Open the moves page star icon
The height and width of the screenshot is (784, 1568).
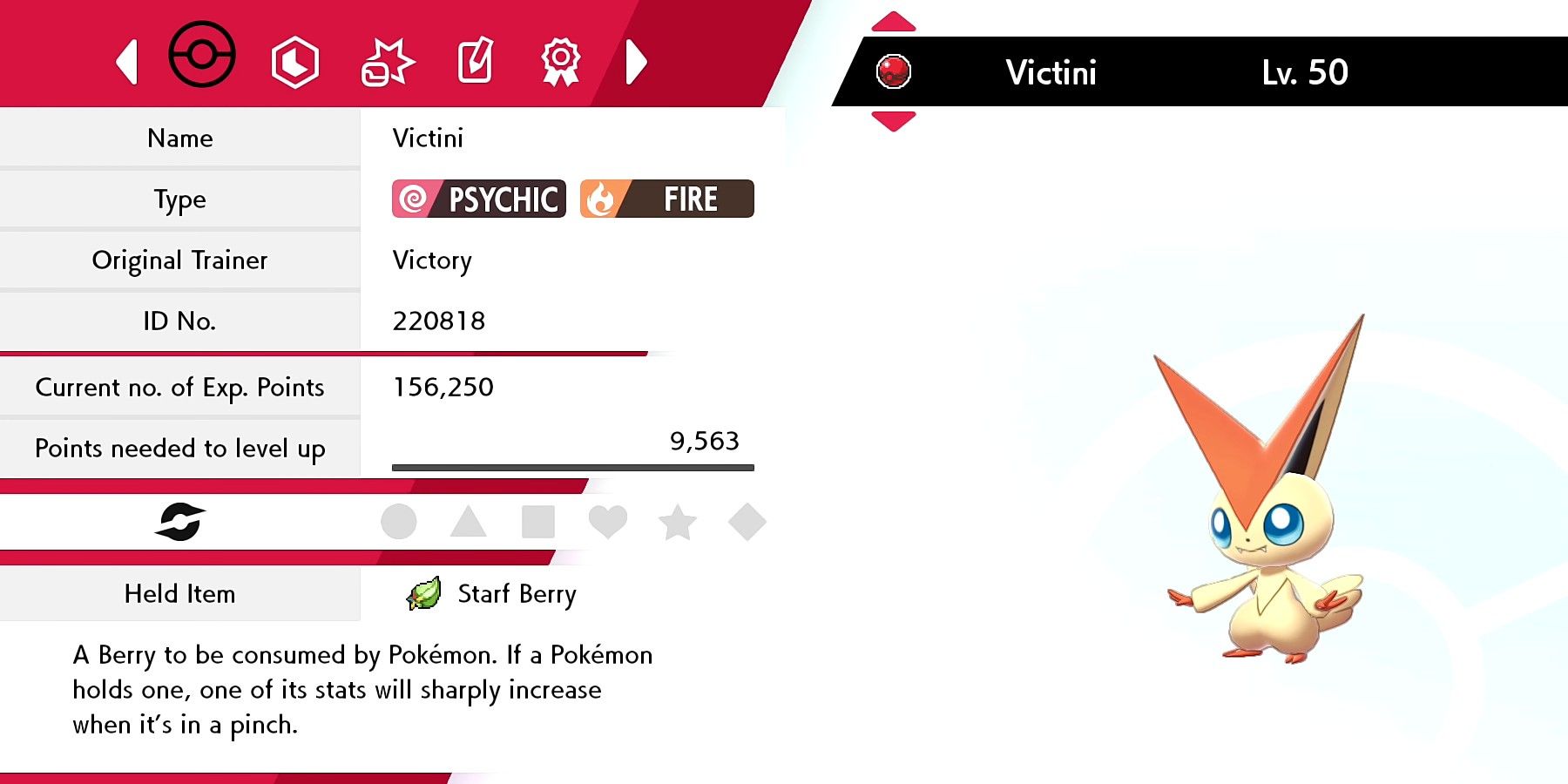[386, 61]
